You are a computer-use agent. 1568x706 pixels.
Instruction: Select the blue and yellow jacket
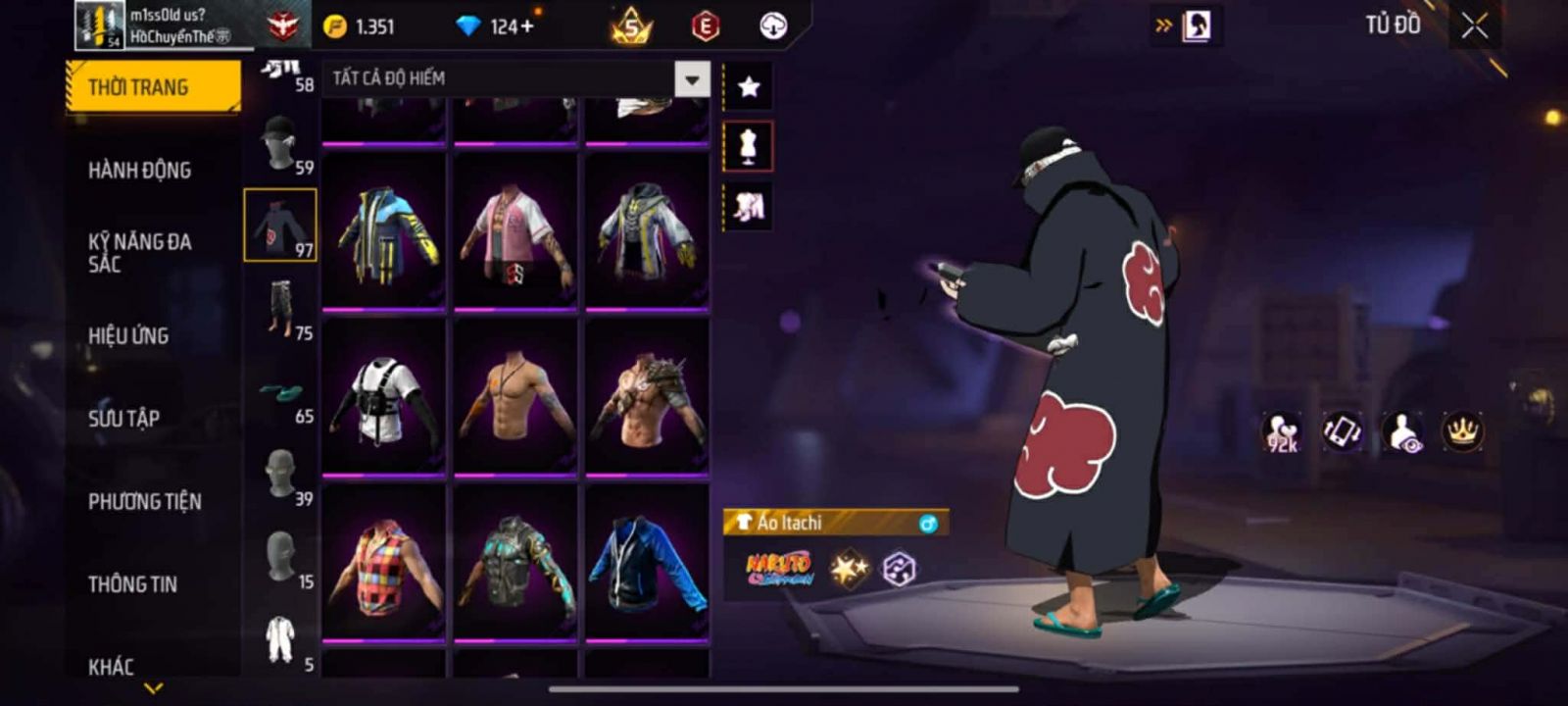click(384, 231)
